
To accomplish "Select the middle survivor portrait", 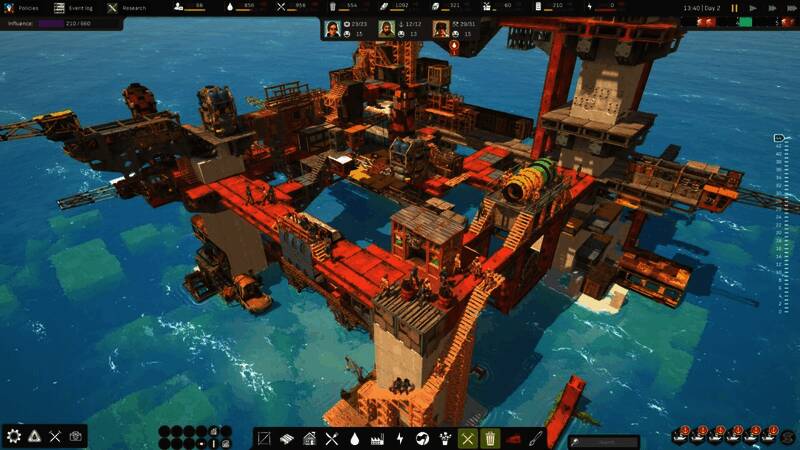I will pos(386,29).
